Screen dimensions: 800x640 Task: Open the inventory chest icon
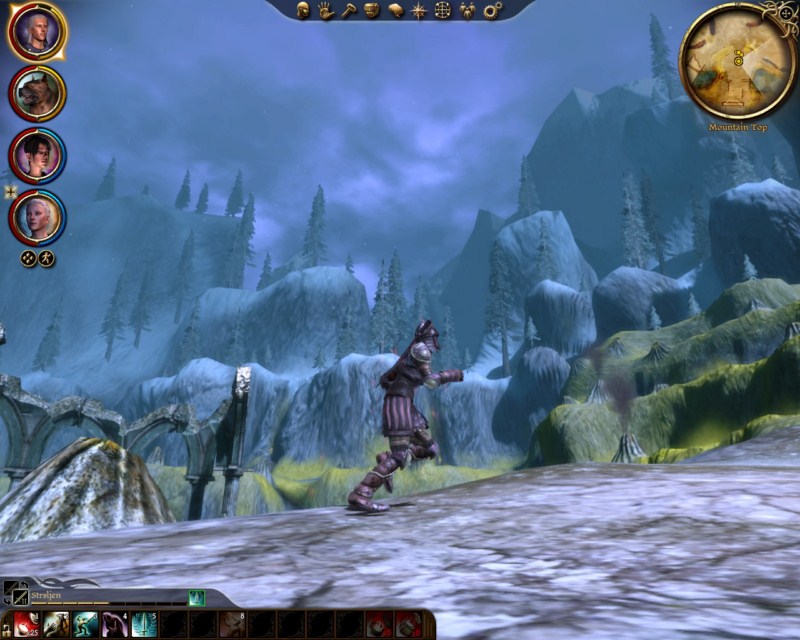[x=372, y=10]
